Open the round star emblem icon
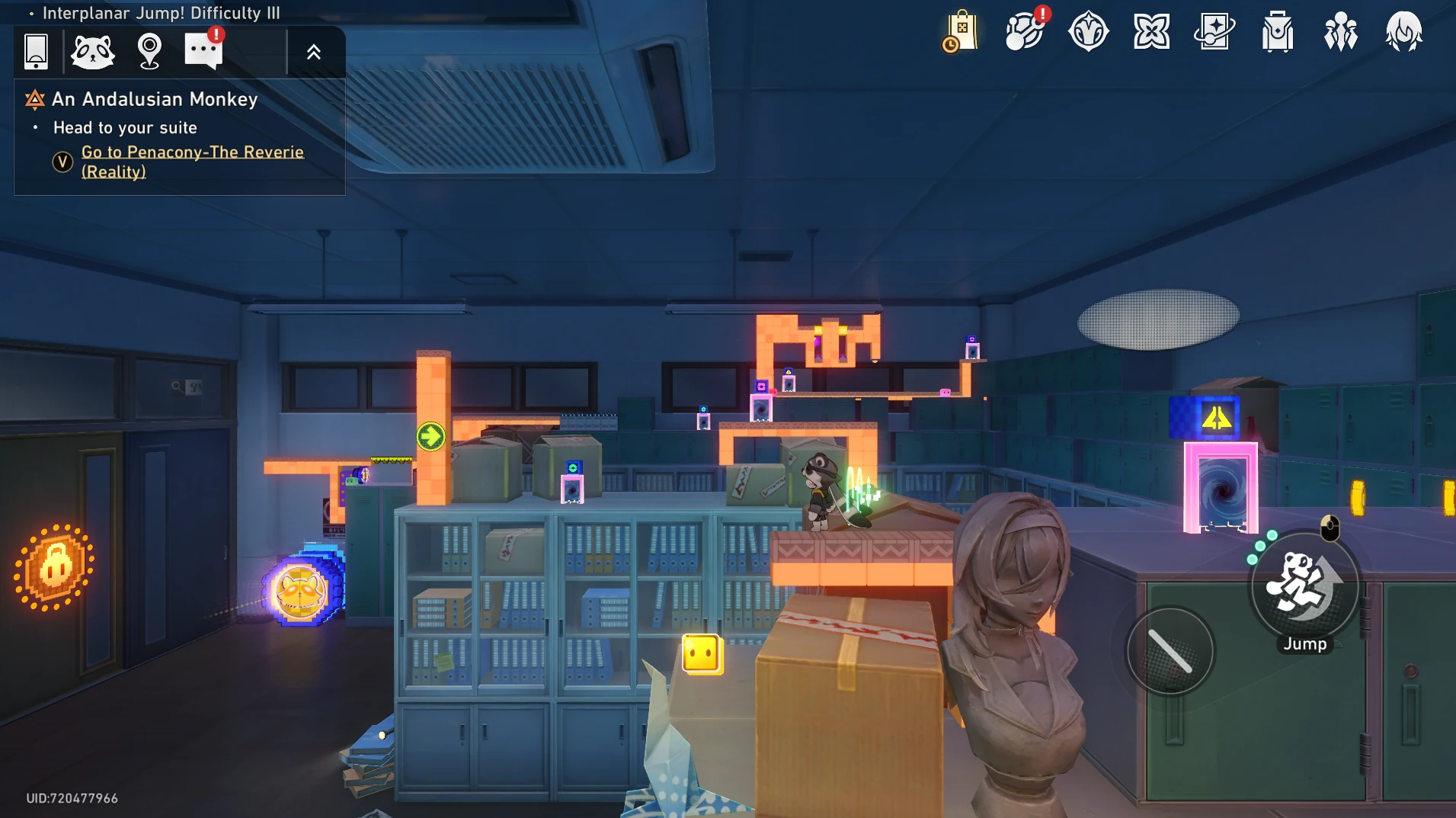 coord(1088,32)
